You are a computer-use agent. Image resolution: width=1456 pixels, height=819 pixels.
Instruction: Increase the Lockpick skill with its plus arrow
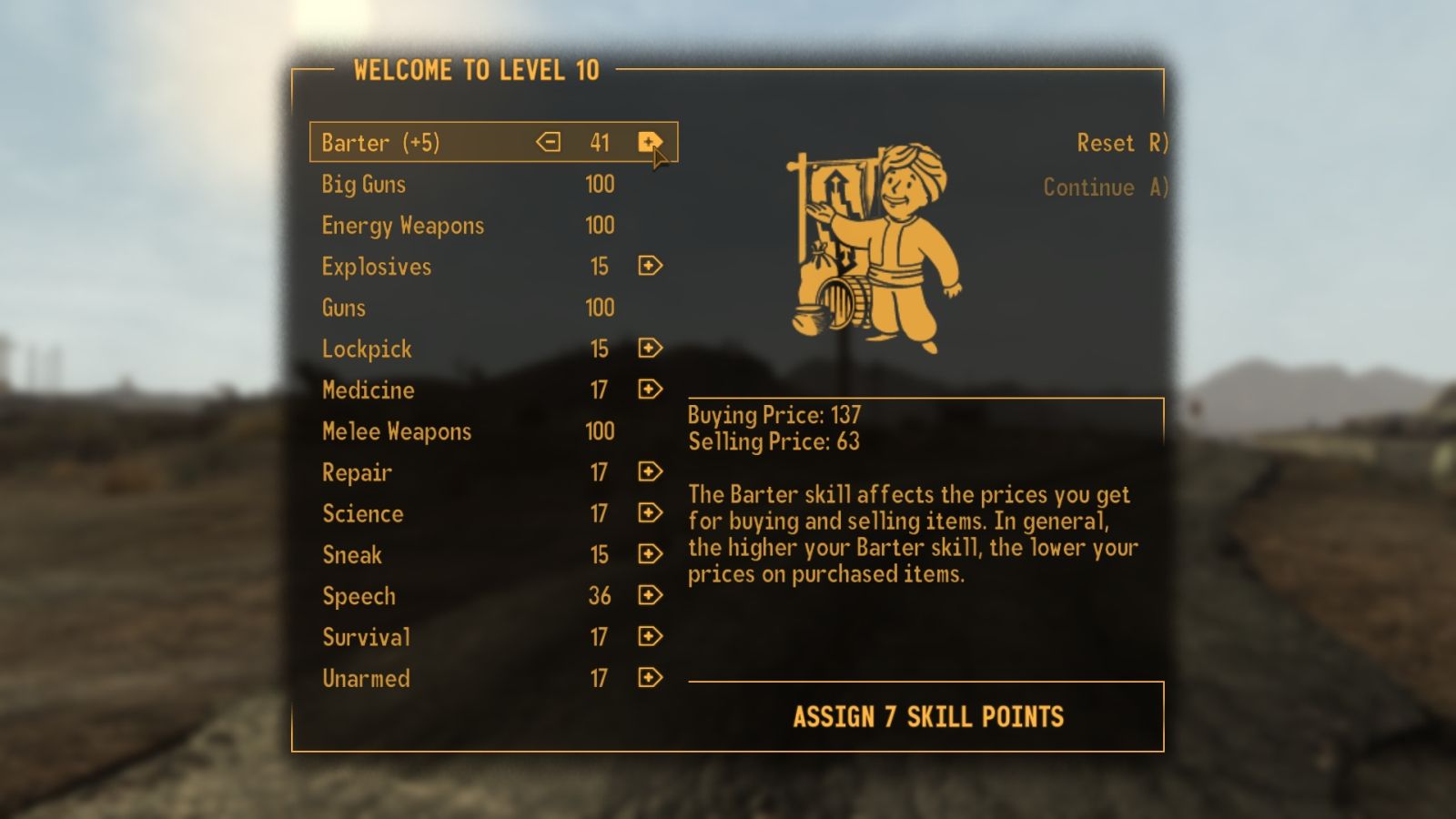[x=648, y=348]
